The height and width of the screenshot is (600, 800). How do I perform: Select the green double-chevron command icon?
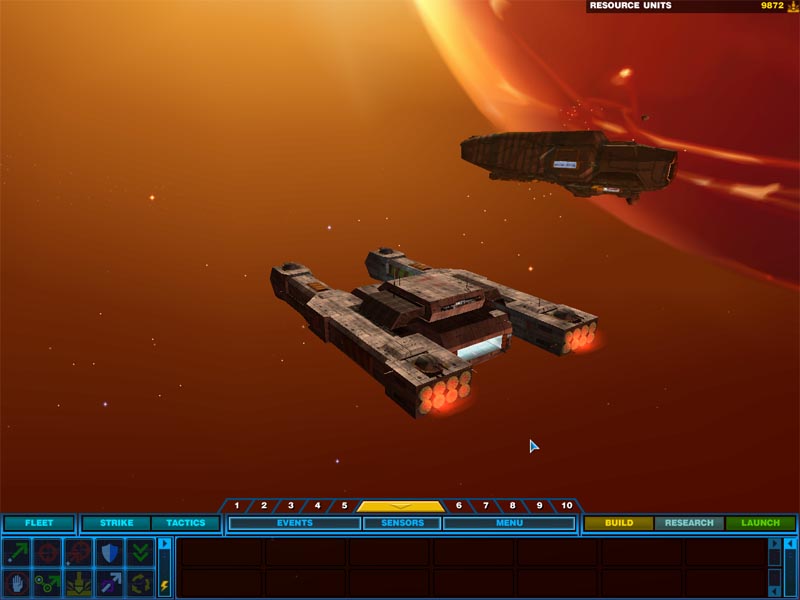coord(140,551)
